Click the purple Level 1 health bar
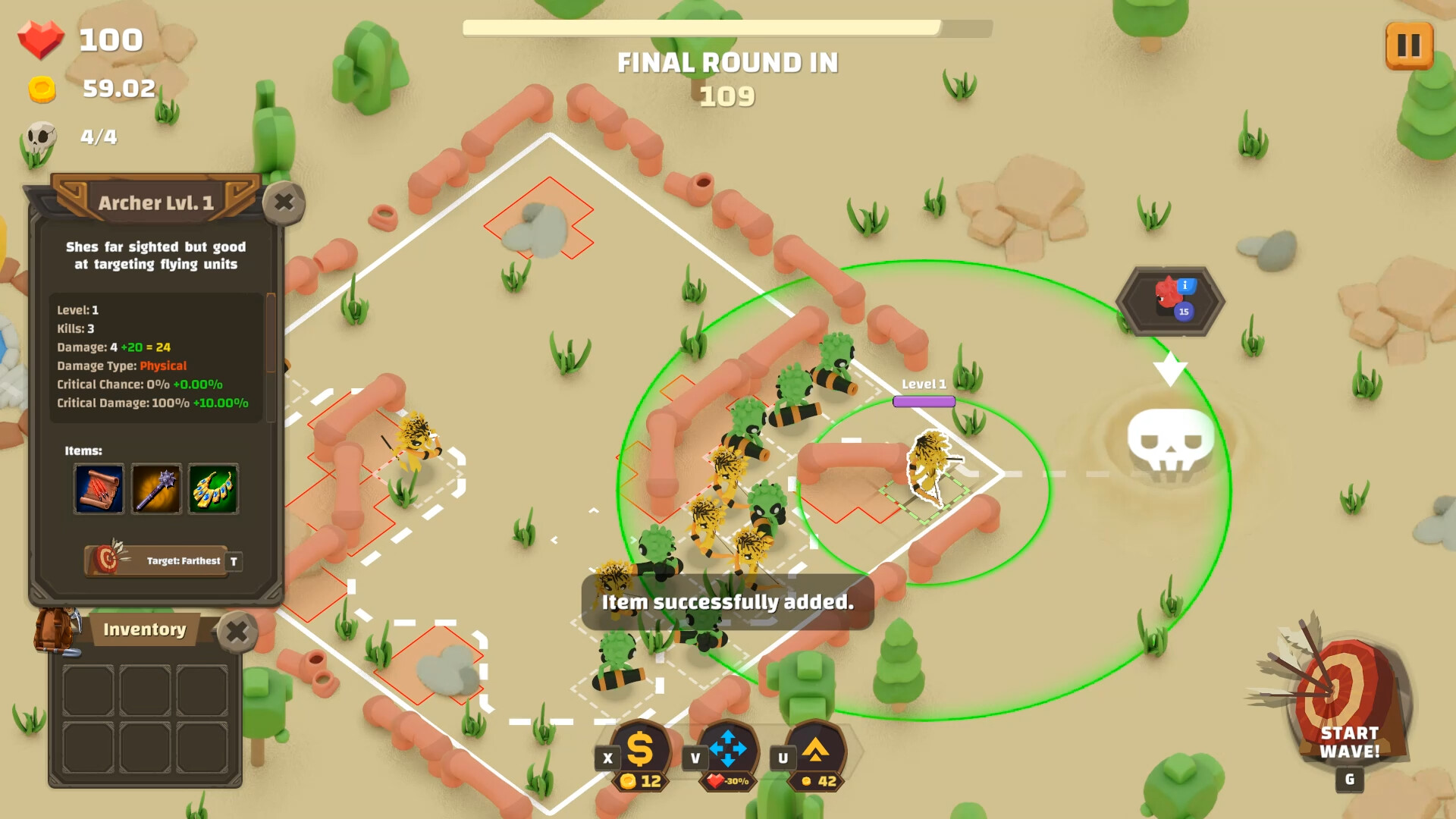Viewport: 1456px width, 819px height. click(925, 400)
